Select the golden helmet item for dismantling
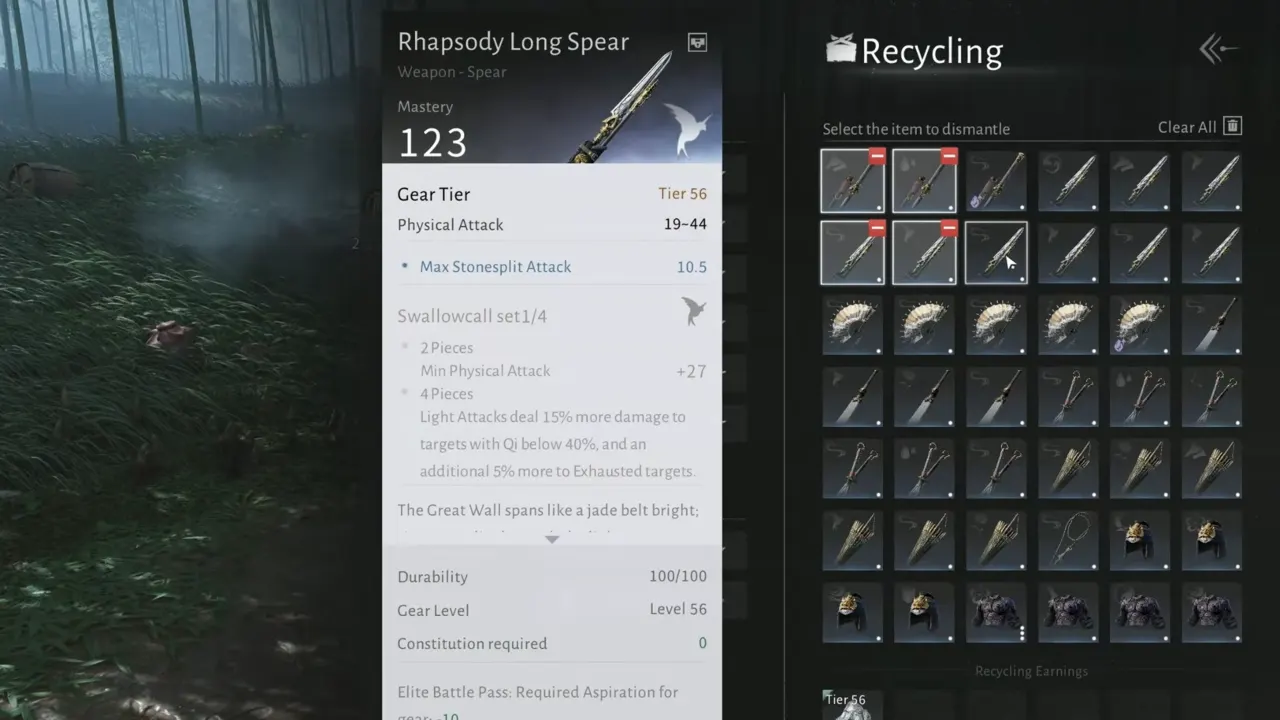The width and height of the screenshot is (1280, 720). (x=1141, y=540)
